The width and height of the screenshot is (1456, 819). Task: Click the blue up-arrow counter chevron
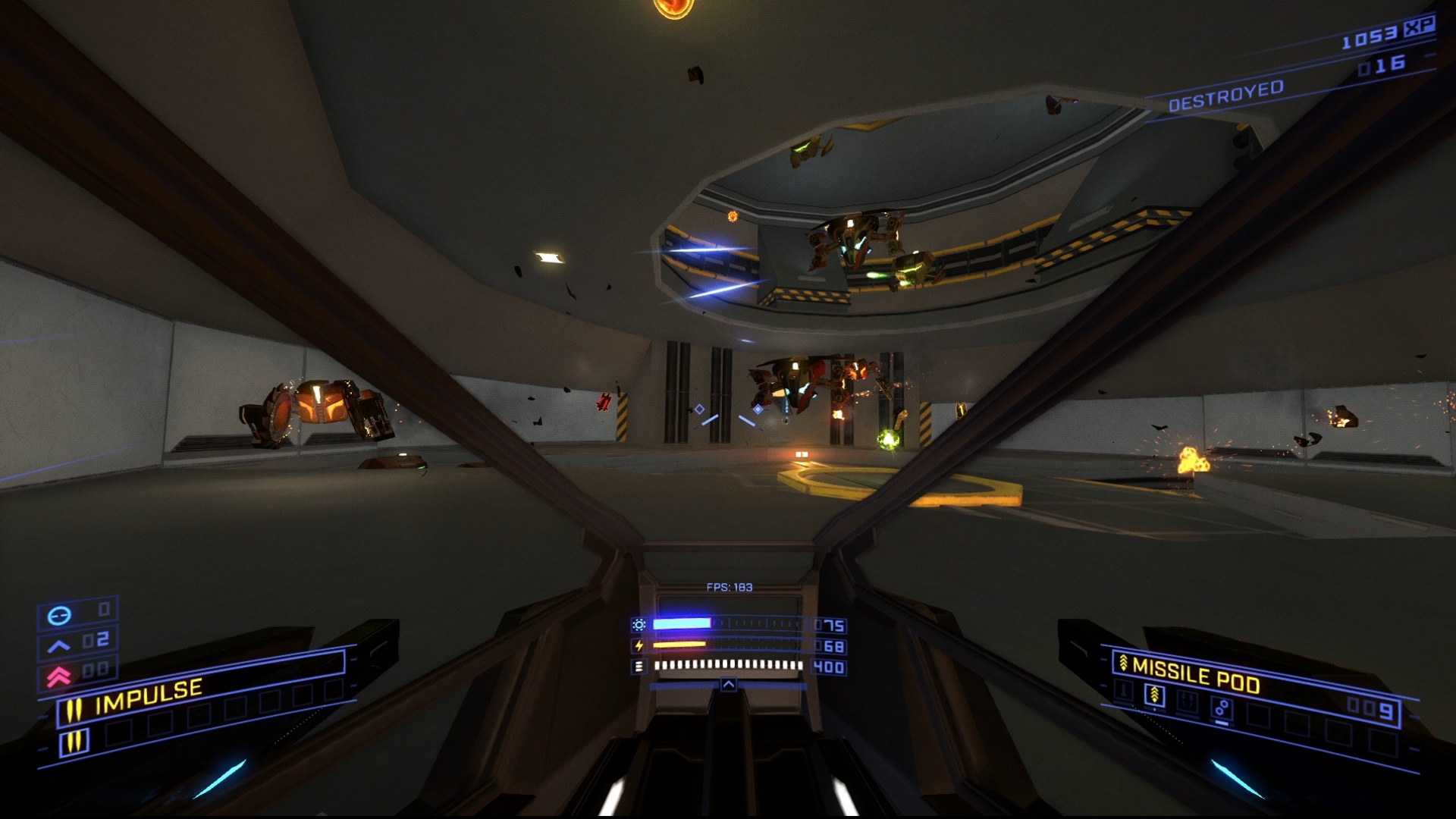pos(58,644)
